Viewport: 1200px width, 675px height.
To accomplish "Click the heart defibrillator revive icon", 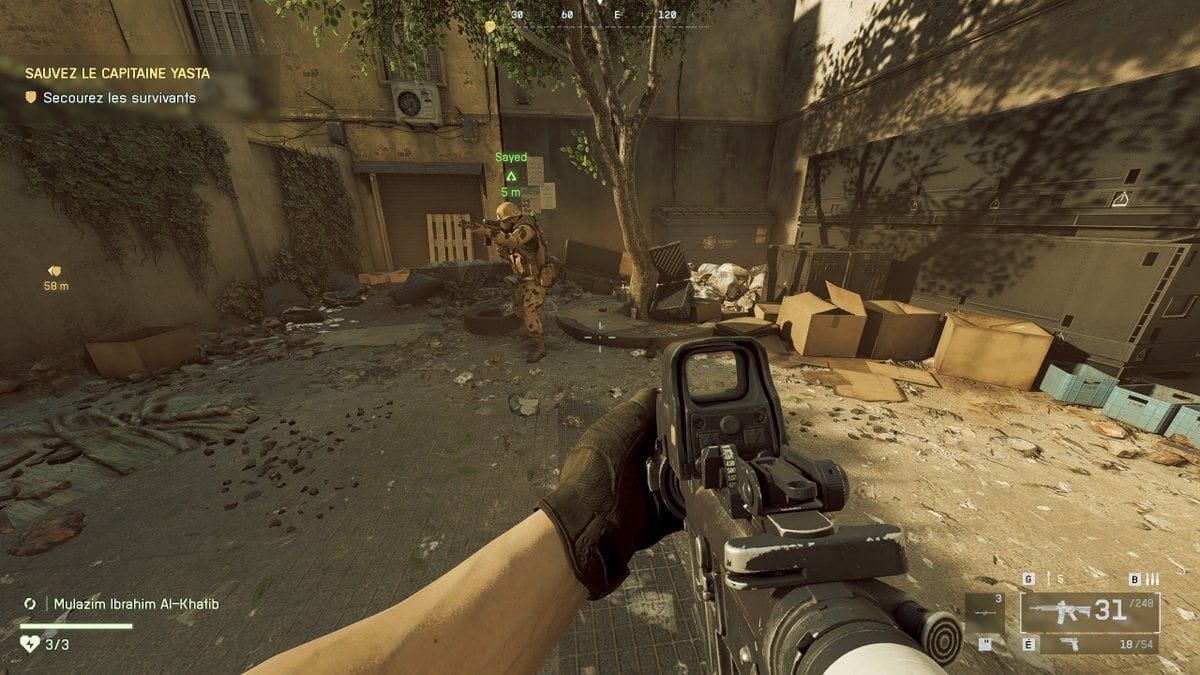I will click(x=30, y=644).
